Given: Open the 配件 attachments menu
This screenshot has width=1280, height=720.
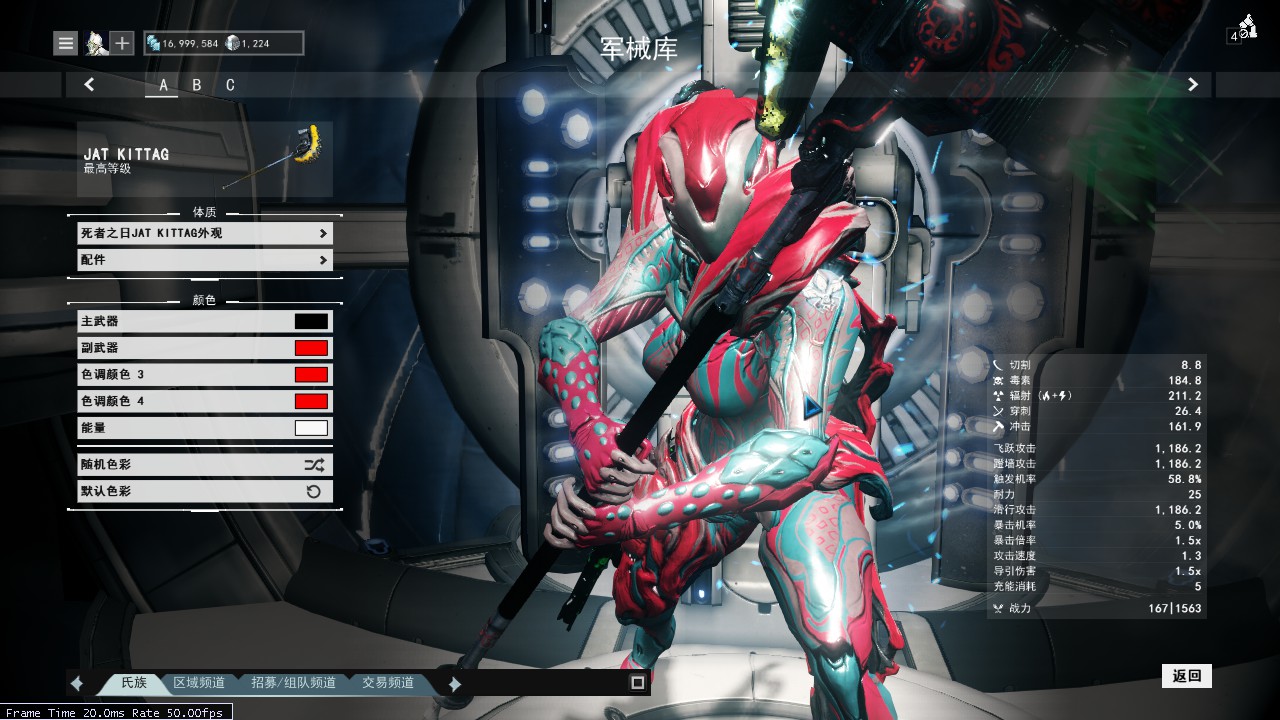Looking at the screenshot, I should 205,260.
